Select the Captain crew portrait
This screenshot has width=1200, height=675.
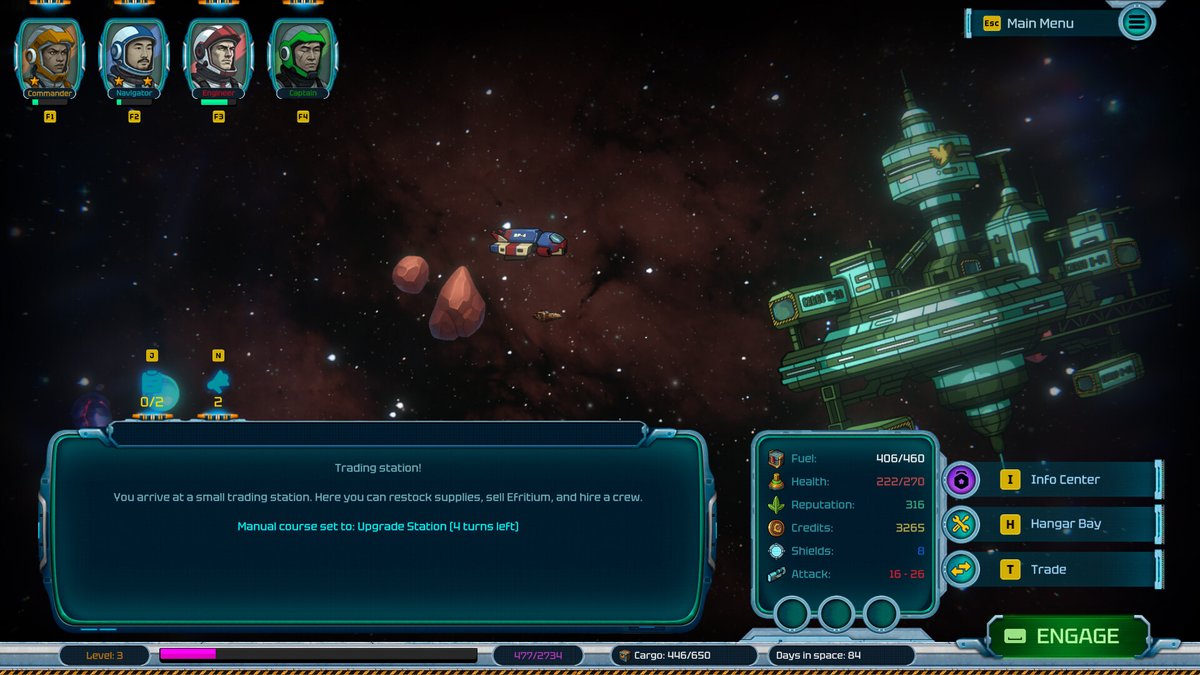pyautogui.click(x=303, y=58)
